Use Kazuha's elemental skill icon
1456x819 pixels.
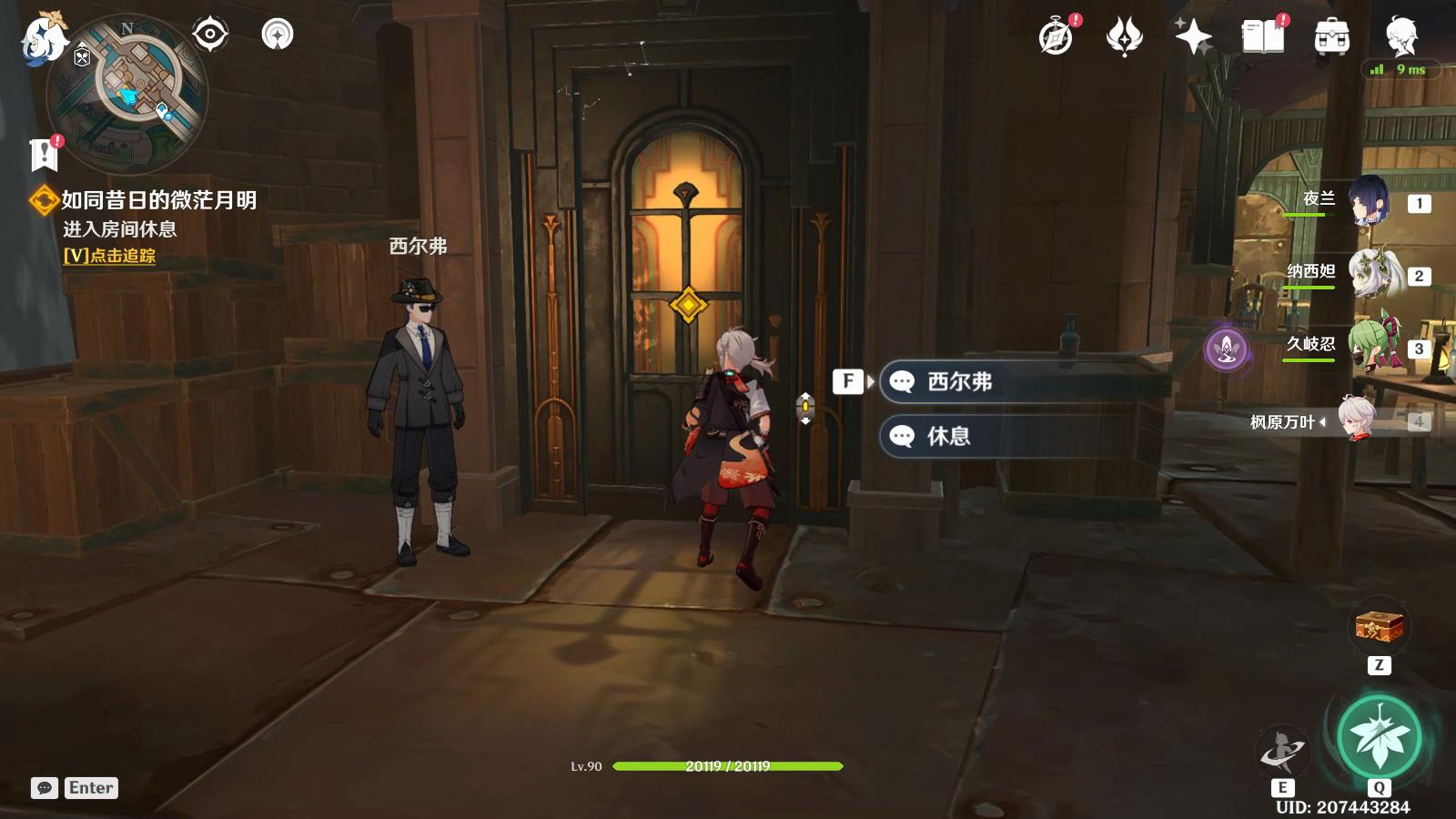(x=1282, y=752)
